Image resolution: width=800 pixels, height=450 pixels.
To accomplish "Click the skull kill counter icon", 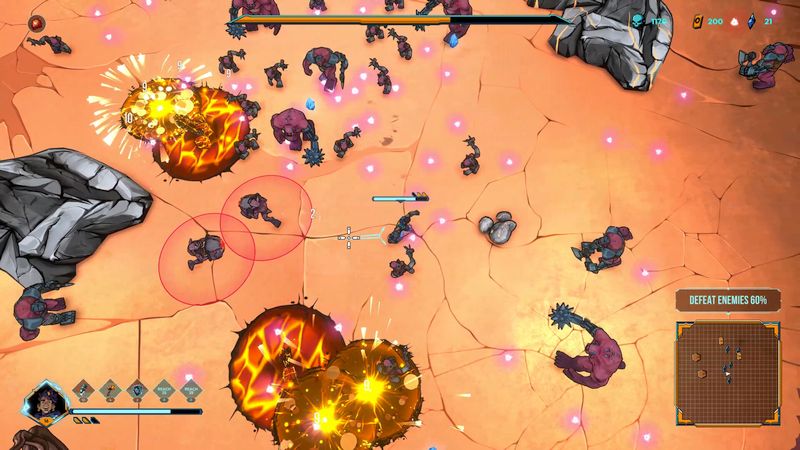I will (x=637, y=20).
